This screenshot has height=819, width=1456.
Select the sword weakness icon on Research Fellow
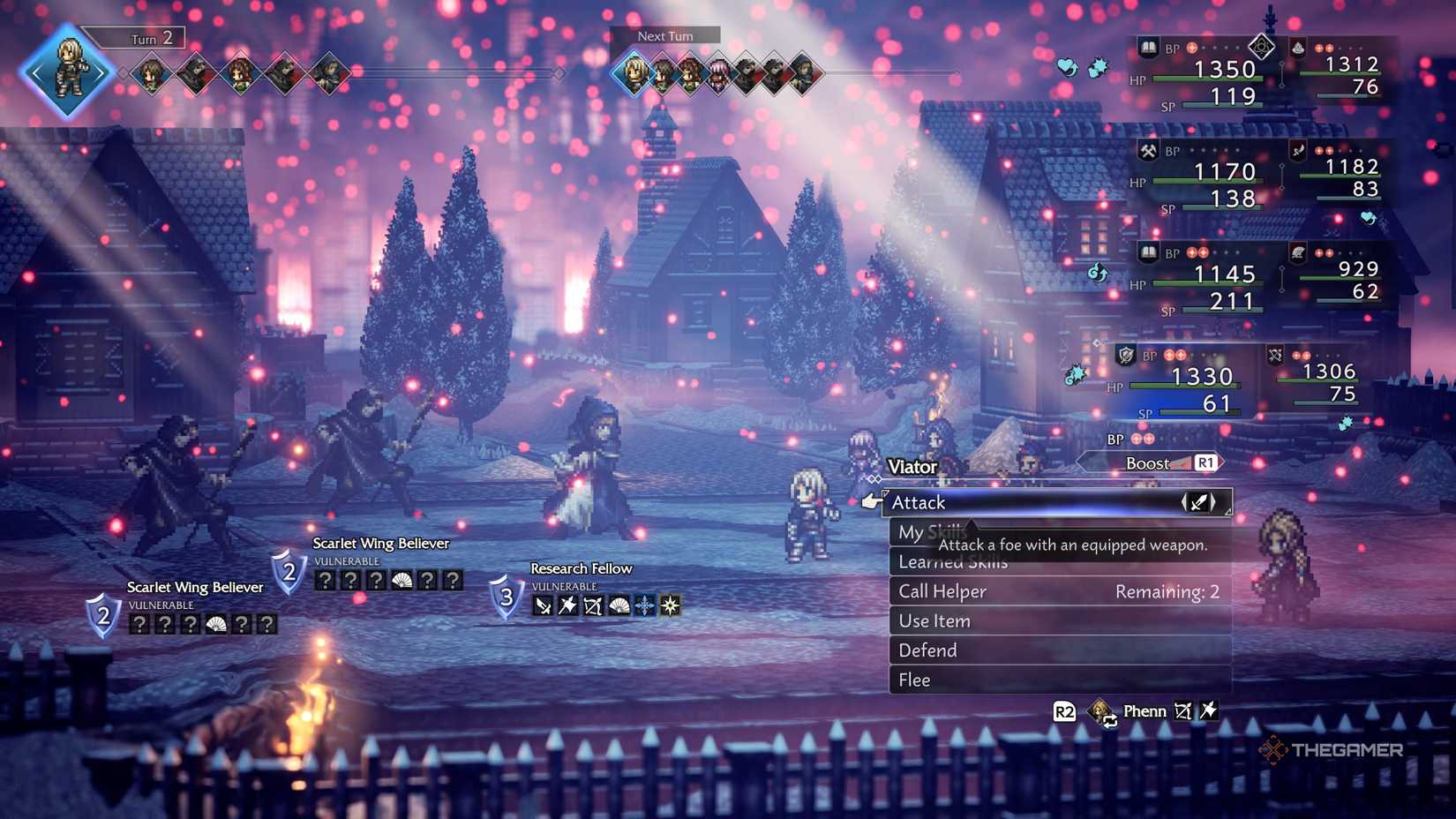pos(542,605)
